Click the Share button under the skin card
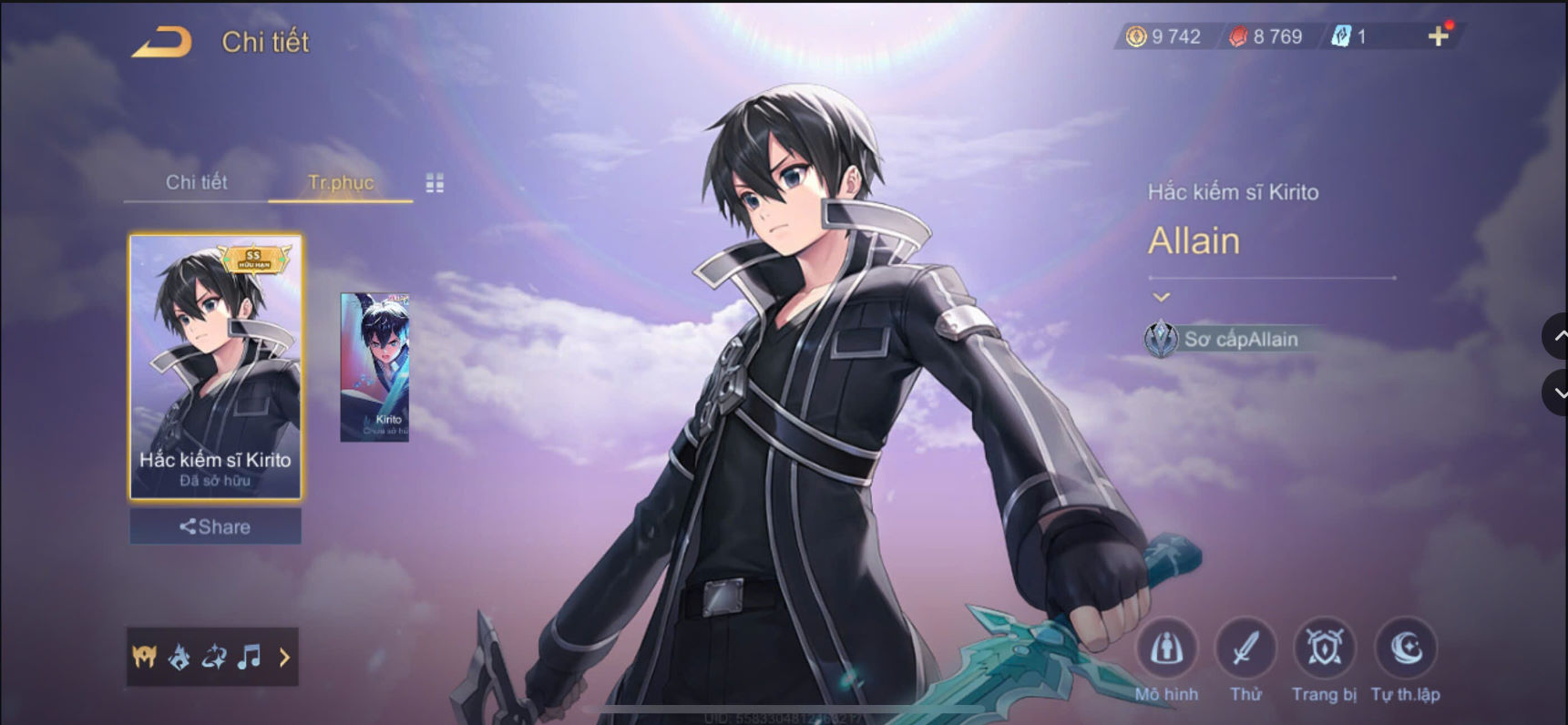This screenshot has width=1568, height=725. (x=215, y=526)
